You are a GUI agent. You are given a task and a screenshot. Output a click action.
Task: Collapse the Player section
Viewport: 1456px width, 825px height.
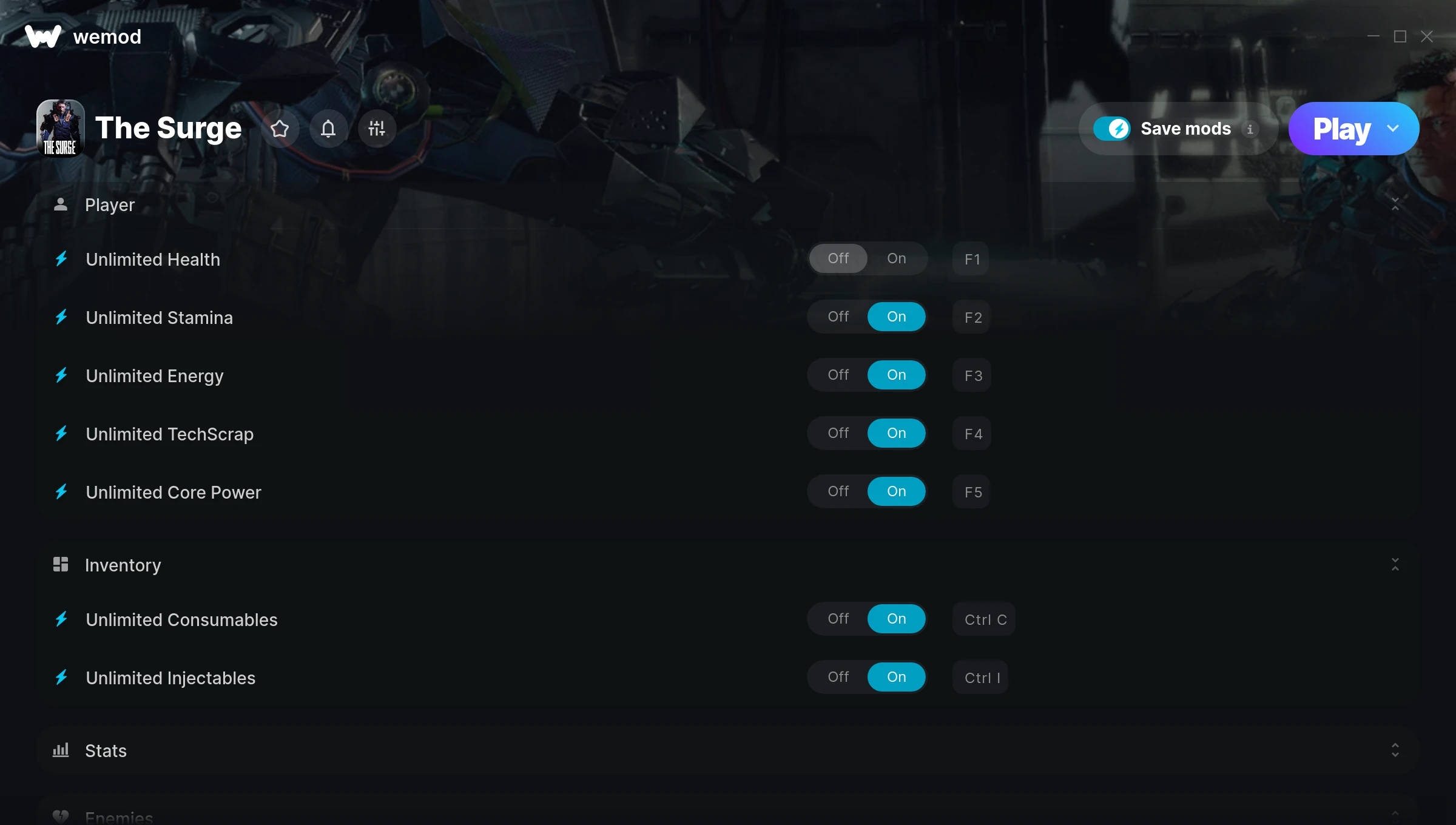coord(1395,204)
